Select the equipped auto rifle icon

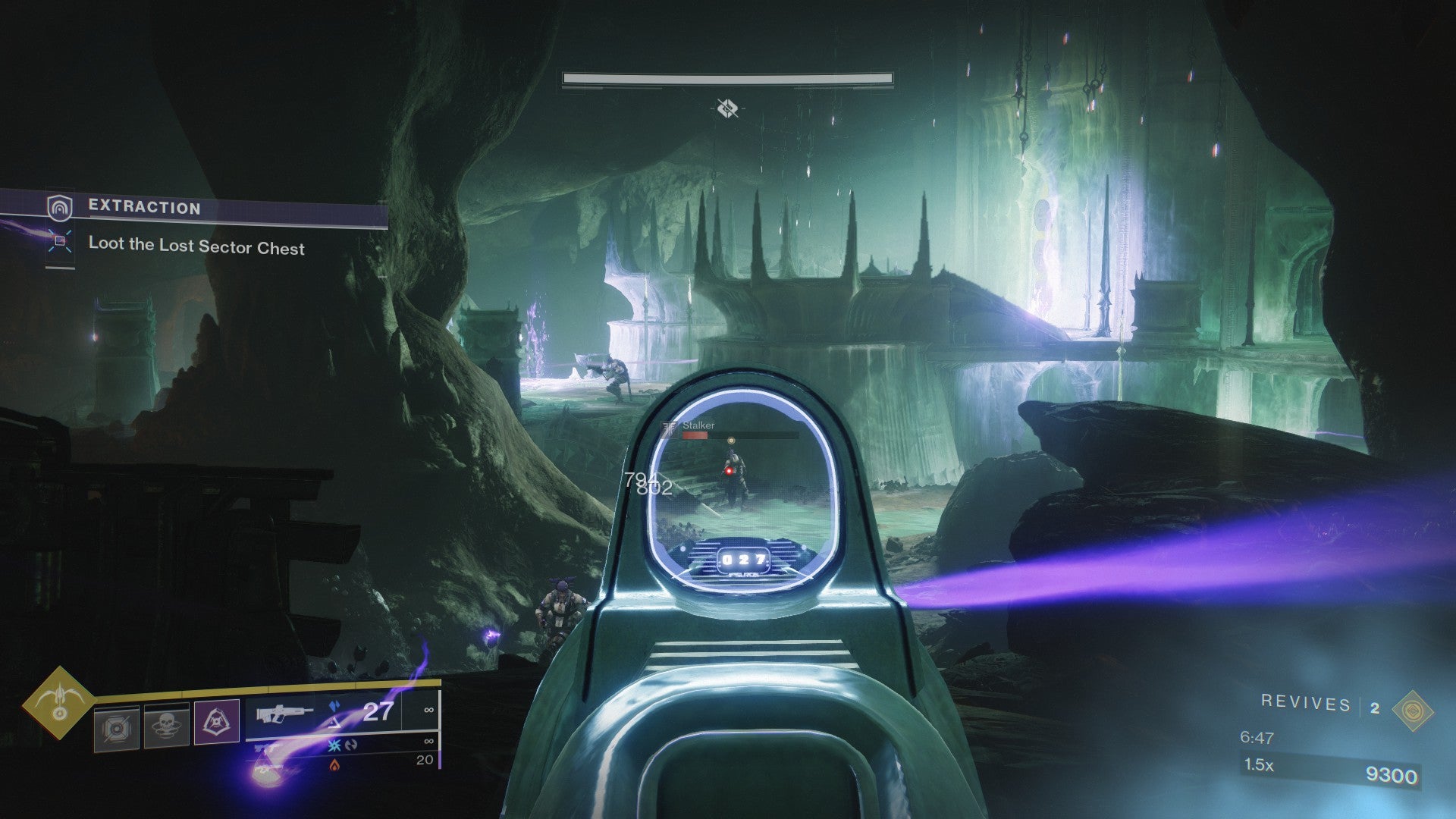point(284,713)
